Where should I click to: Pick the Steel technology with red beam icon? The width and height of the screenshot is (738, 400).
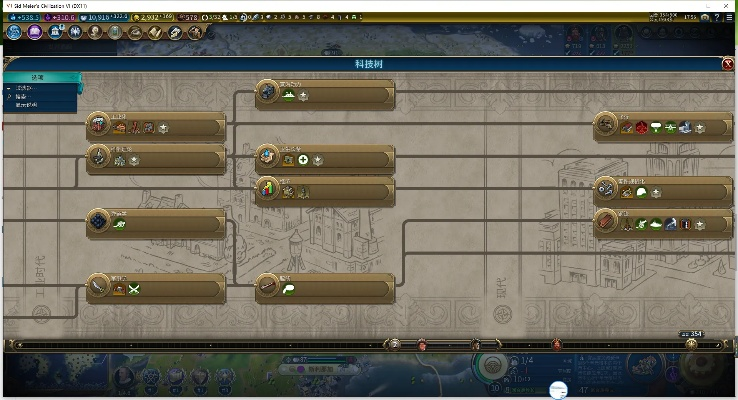609,221
